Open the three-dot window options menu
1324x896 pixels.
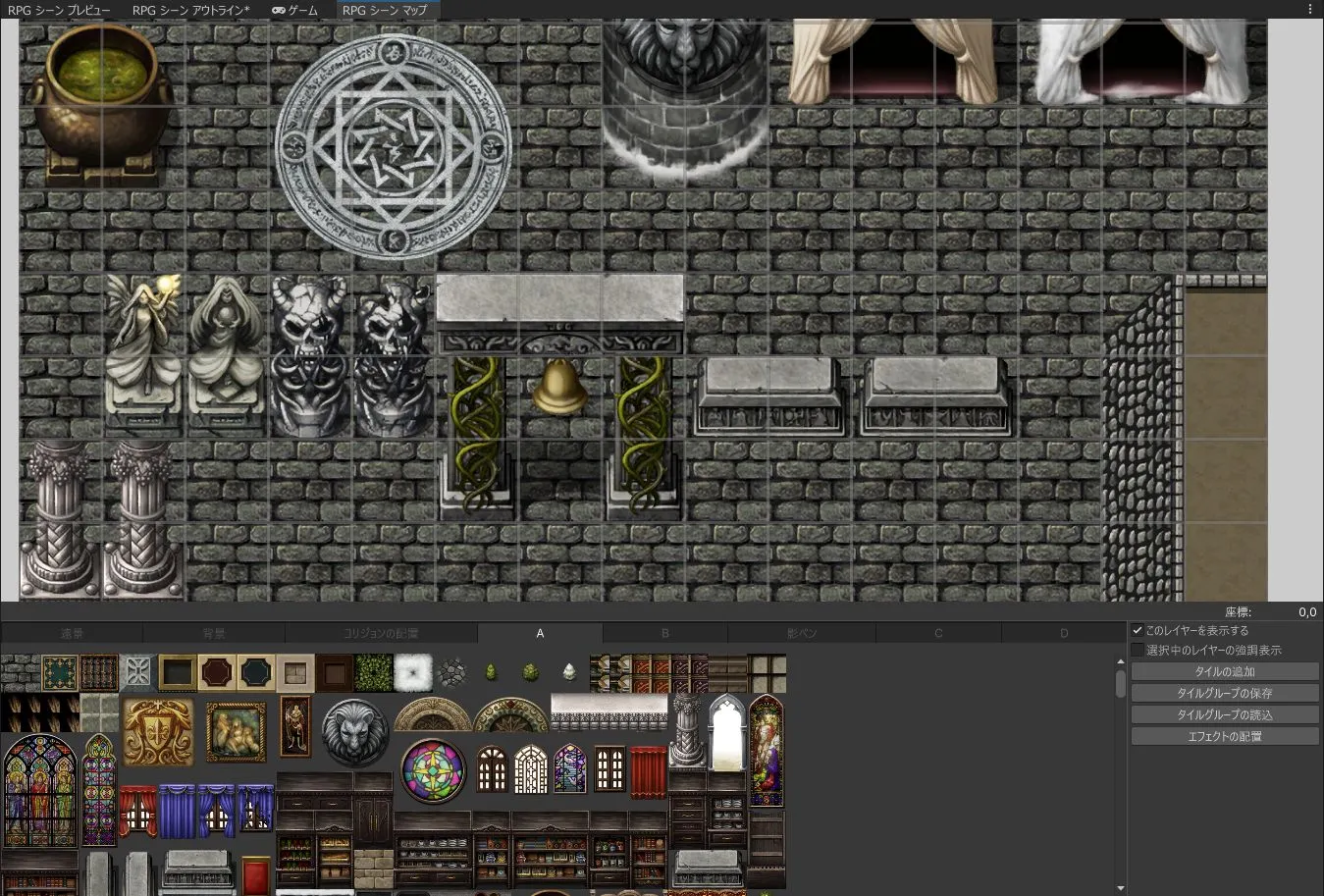coord(1310,9)
